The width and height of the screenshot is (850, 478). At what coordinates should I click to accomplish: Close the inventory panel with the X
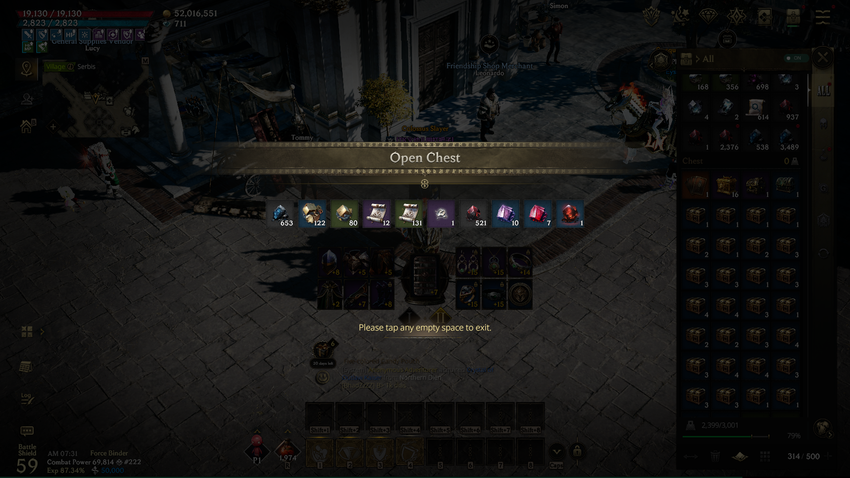[823, 58]
